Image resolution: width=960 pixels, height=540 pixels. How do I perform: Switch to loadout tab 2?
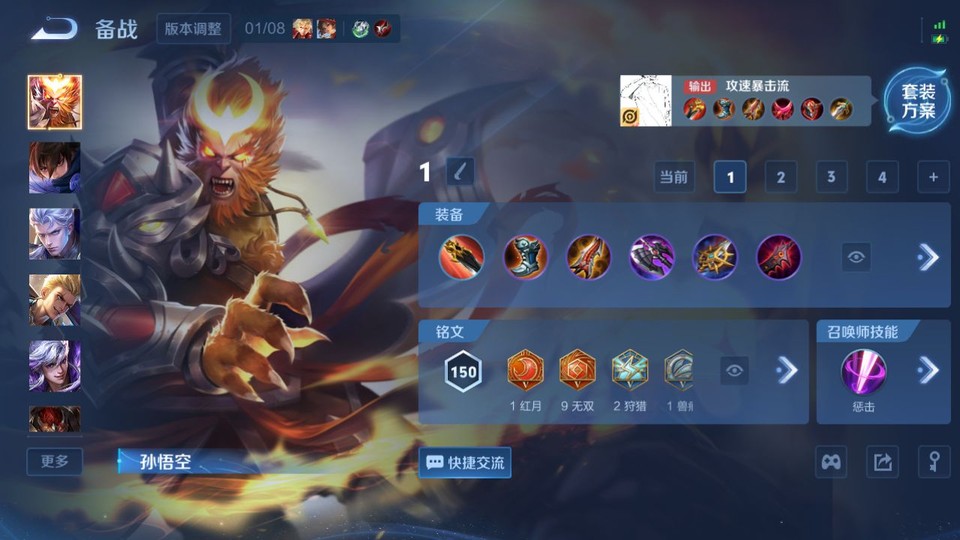pos(781,178)
